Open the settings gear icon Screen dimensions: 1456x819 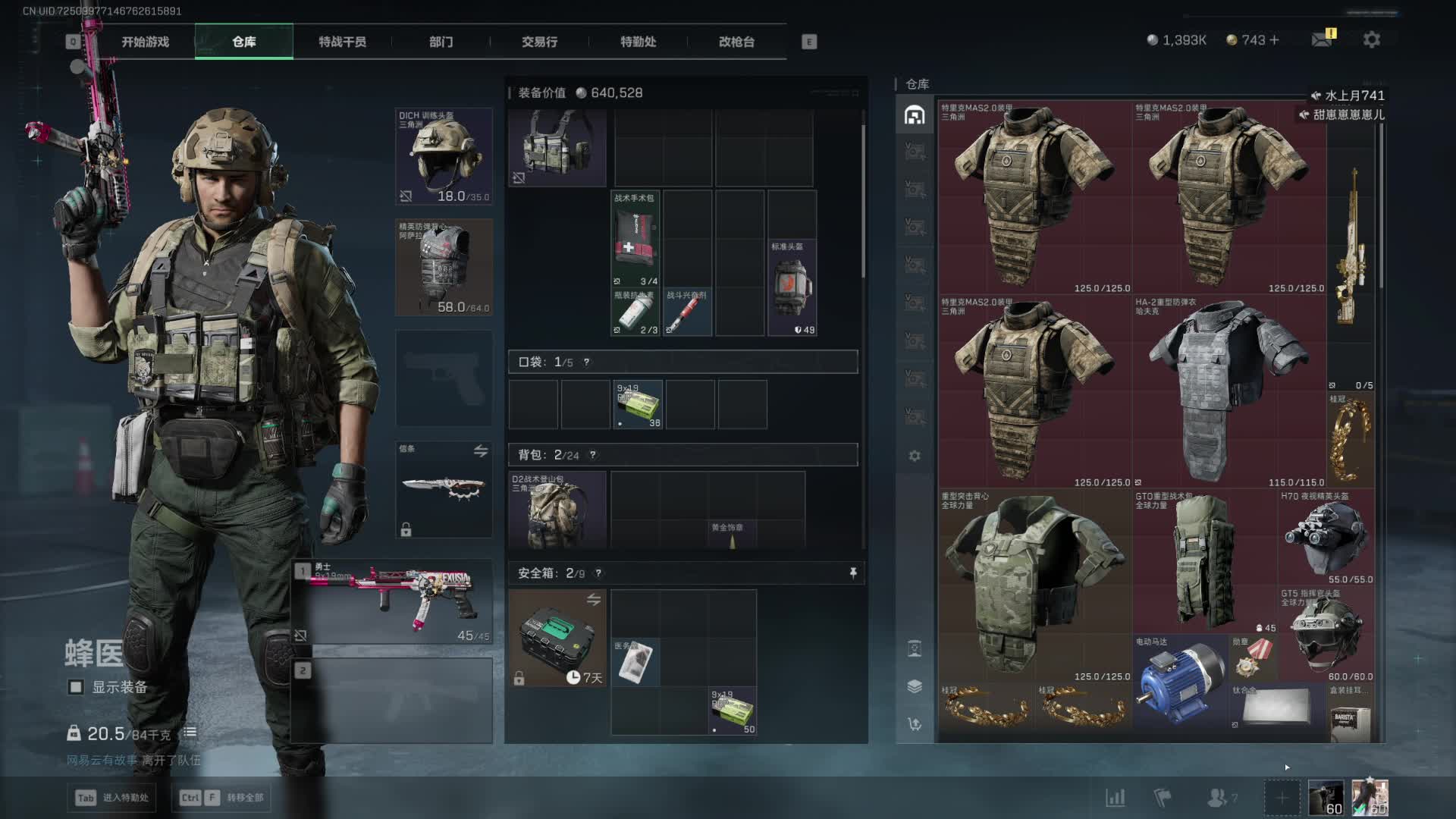click(1371, 39)
